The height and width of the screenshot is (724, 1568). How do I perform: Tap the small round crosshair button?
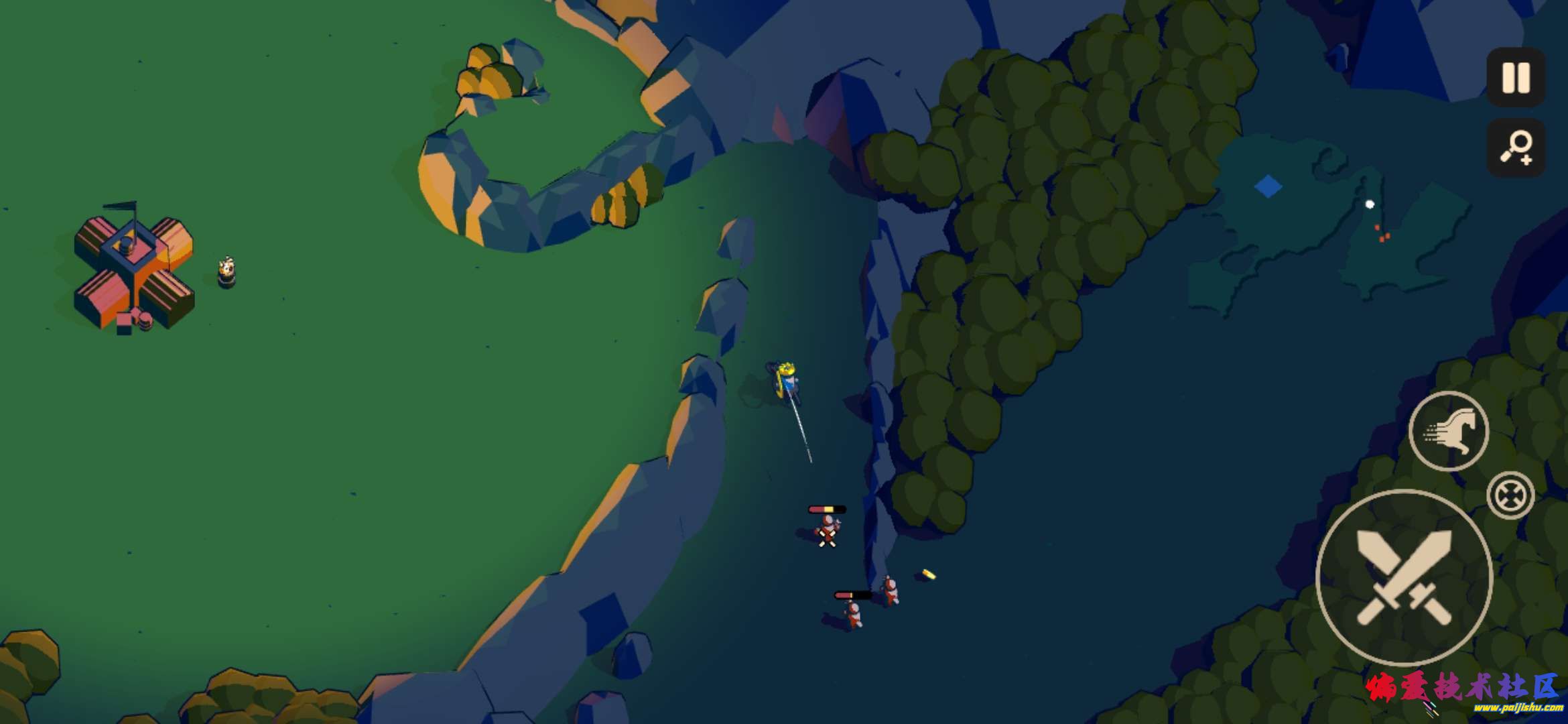1510,495
